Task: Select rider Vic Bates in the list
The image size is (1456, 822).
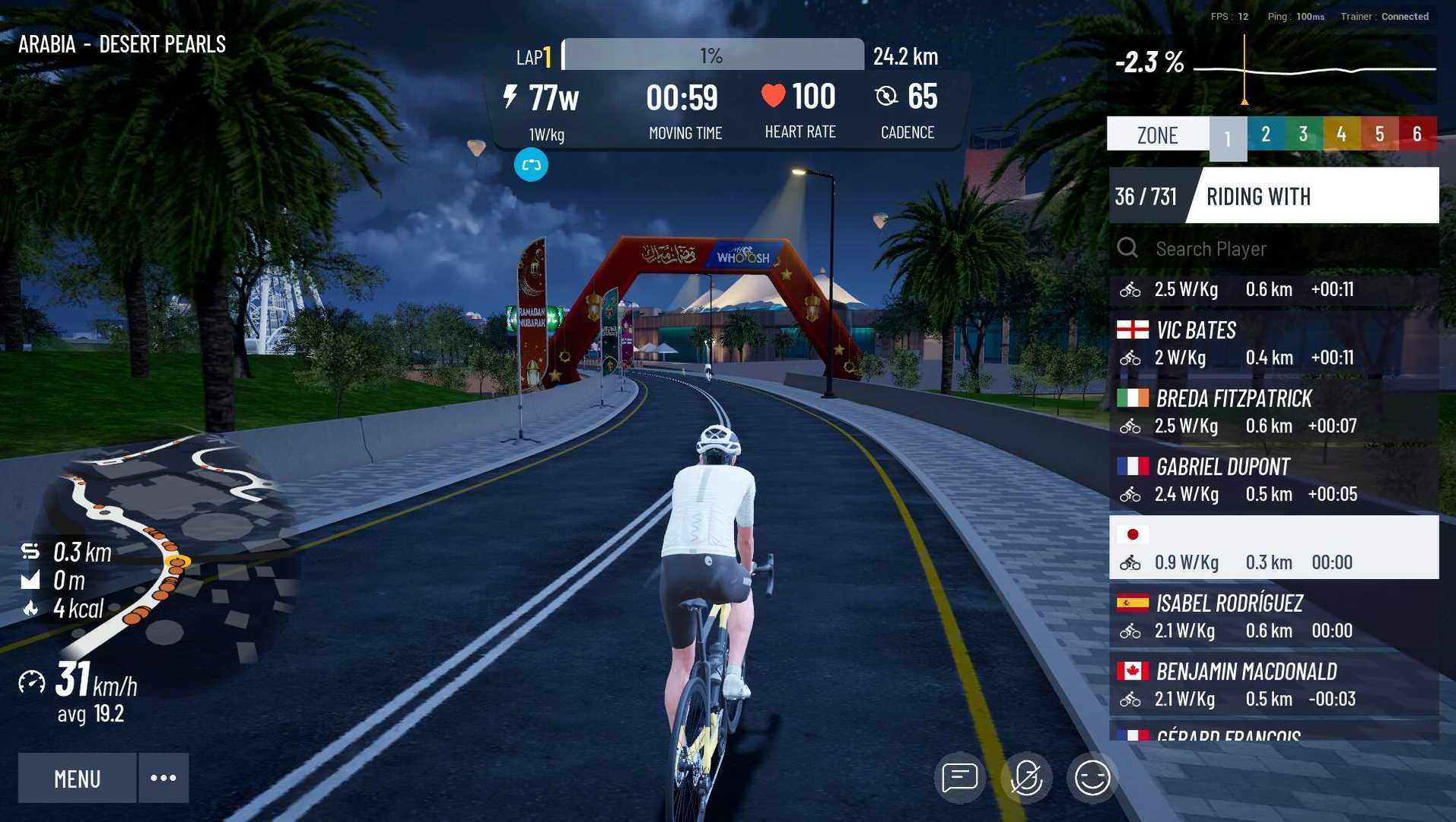Action: pos(1273,343)
